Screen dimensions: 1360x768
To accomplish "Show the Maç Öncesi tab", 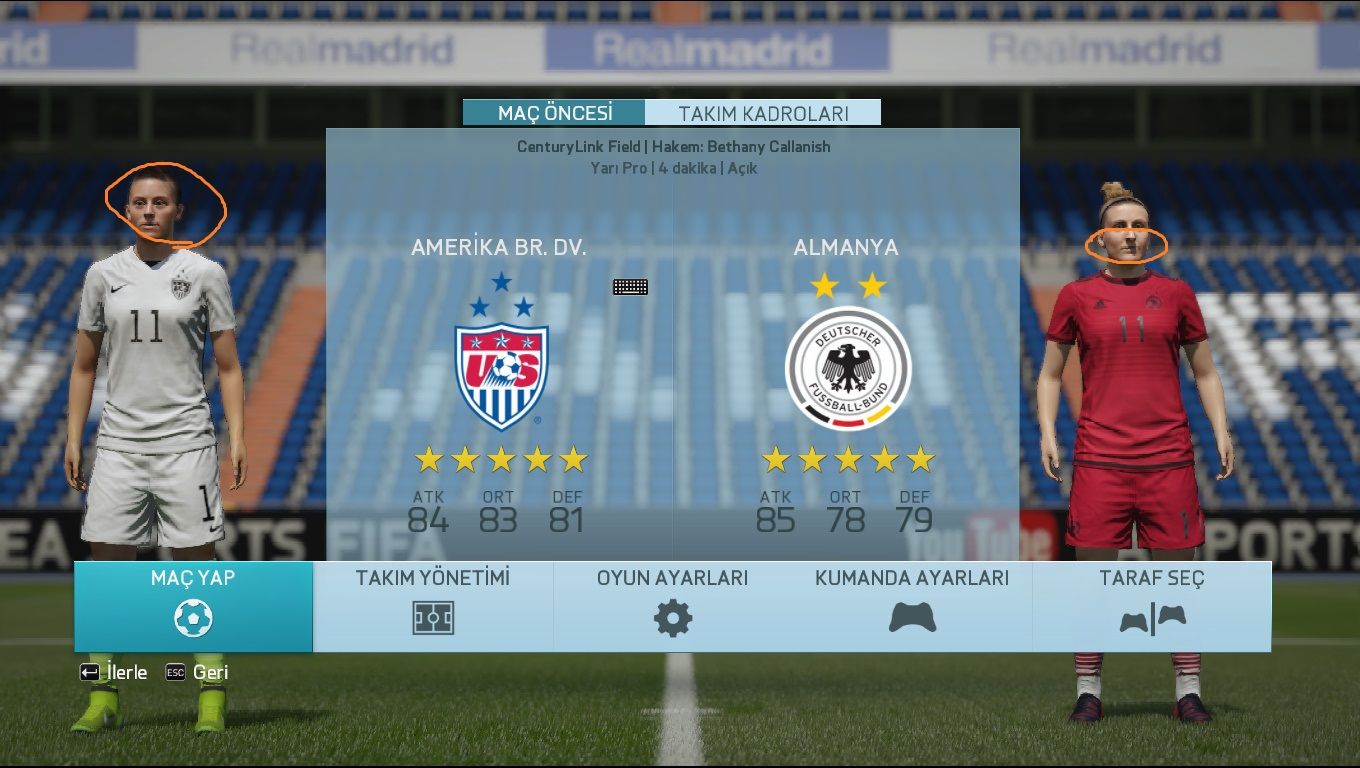I will click(555, 113).
